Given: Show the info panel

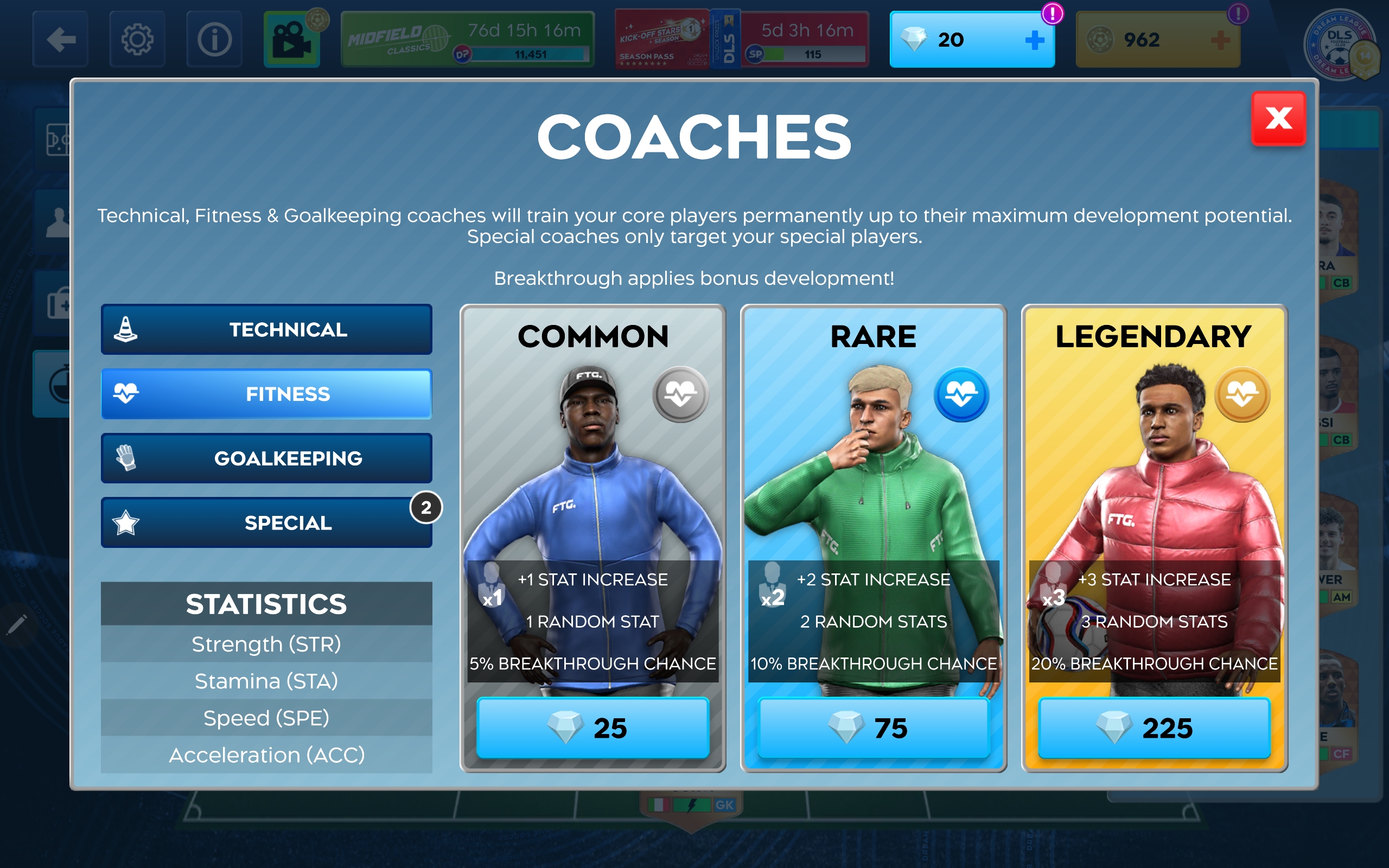Looking at the screenshot, I should coord(214,40).
